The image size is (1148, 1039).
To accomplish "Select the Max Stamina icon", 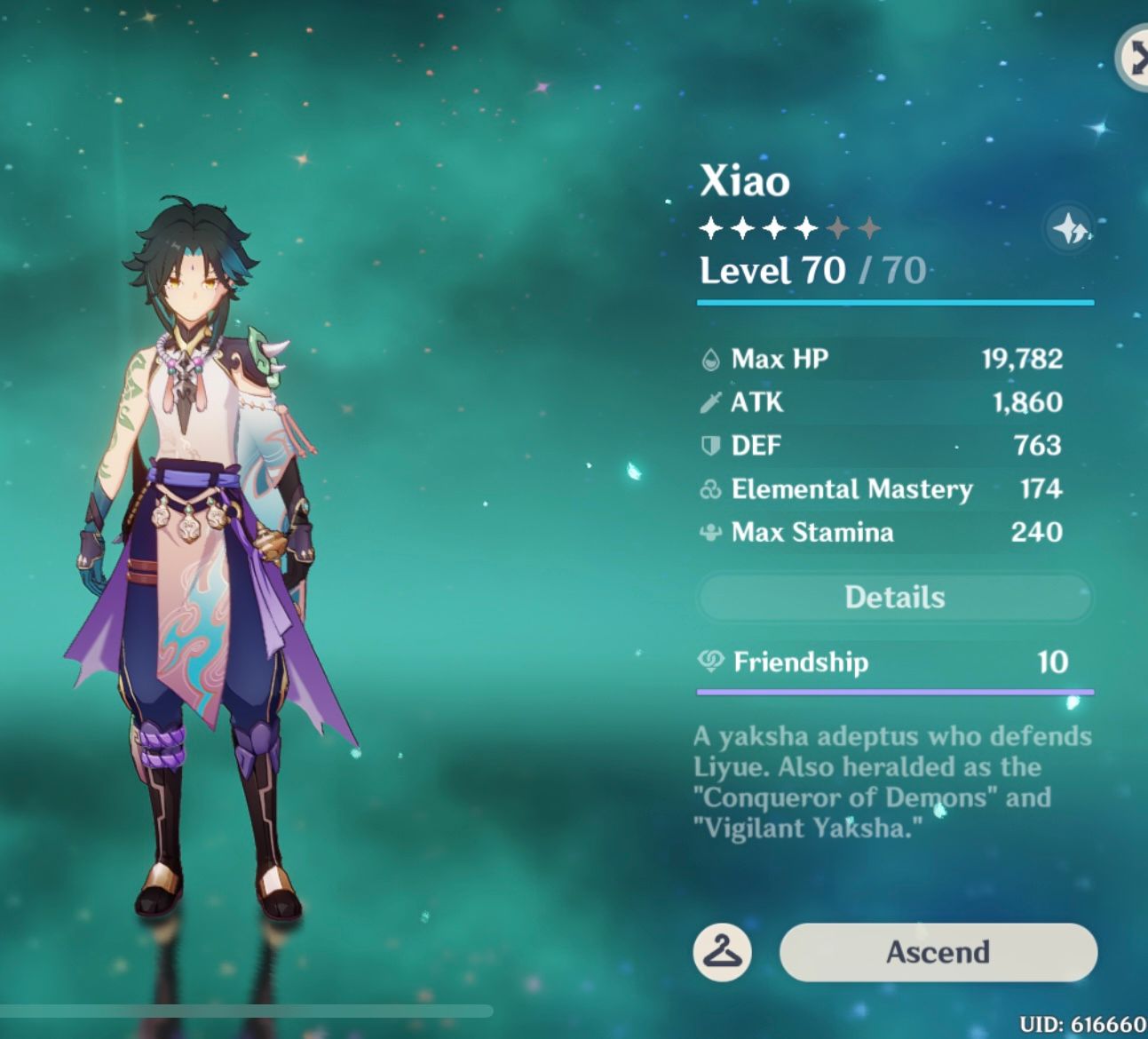I will click(x=709, y=532).
